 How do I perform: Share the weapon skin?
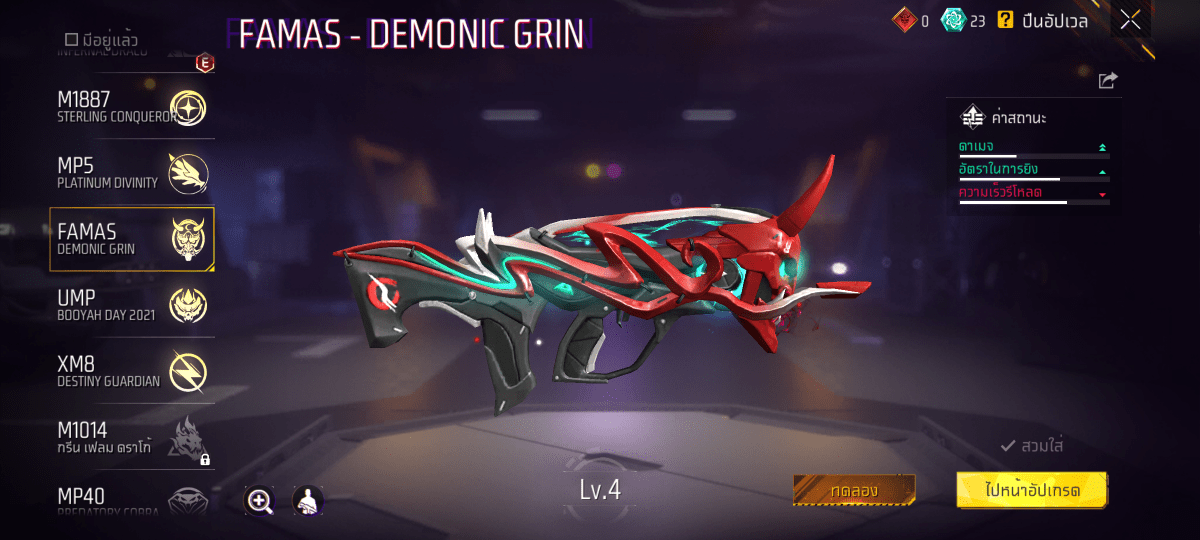pyautogui.click(x=1107, y=81)
